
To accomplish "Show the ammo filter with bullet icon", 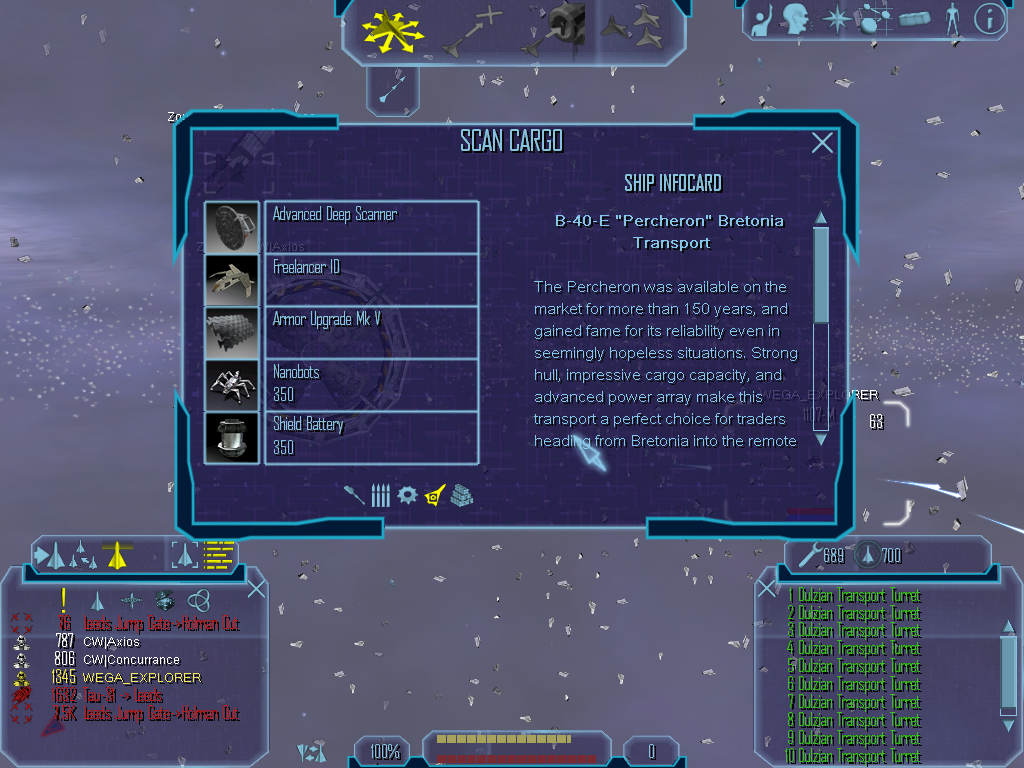I will point(380,495).
